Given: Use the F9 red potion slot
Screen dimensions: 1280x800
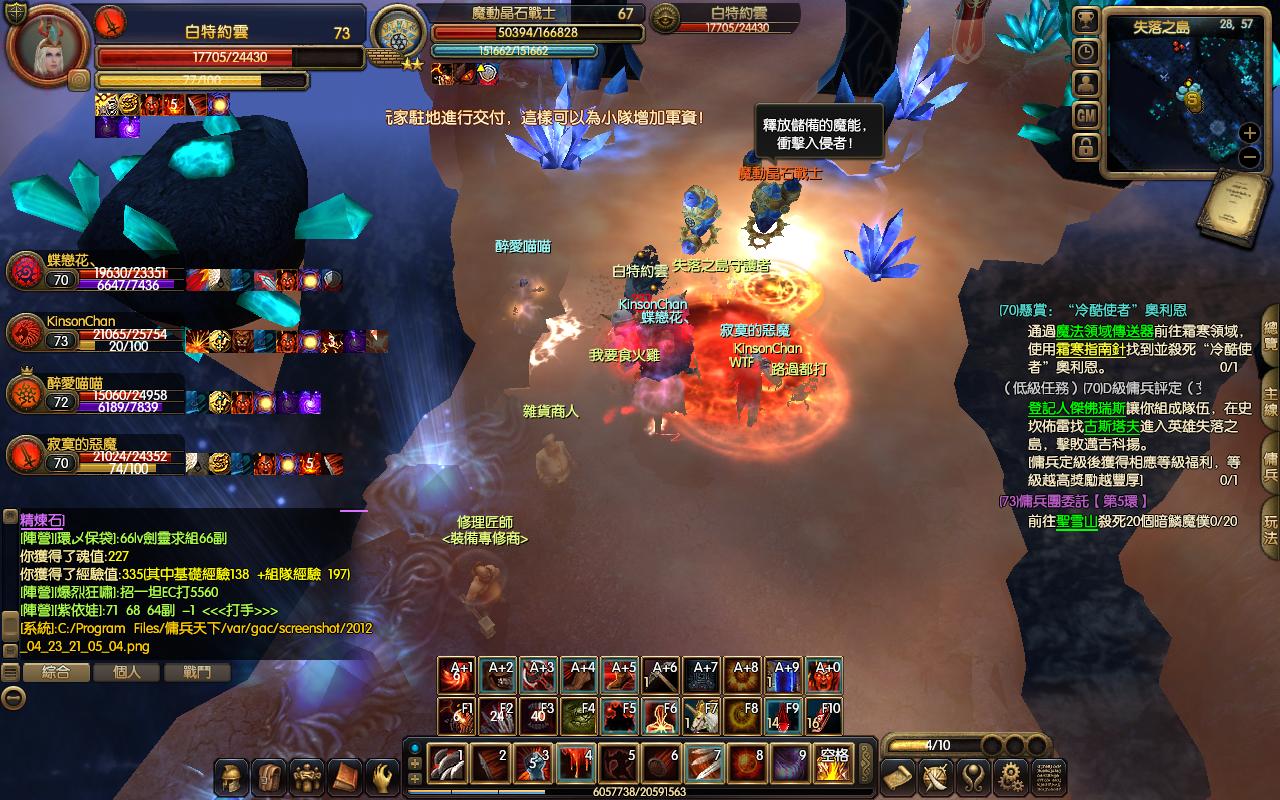Looking at the screenshot, I should (785, 716).
